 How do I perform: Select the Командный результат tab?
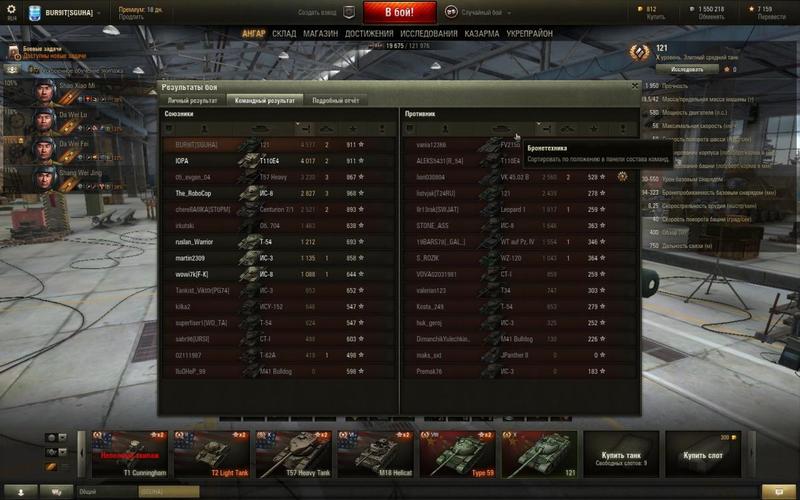click(x=263, y=101)
